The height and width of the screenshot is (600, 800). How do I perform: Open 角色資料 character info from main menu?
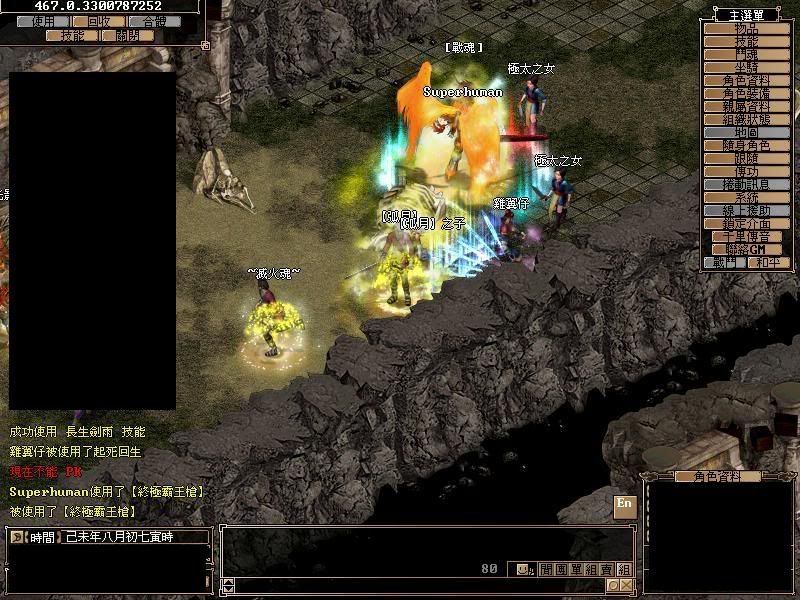coord(746,80)
